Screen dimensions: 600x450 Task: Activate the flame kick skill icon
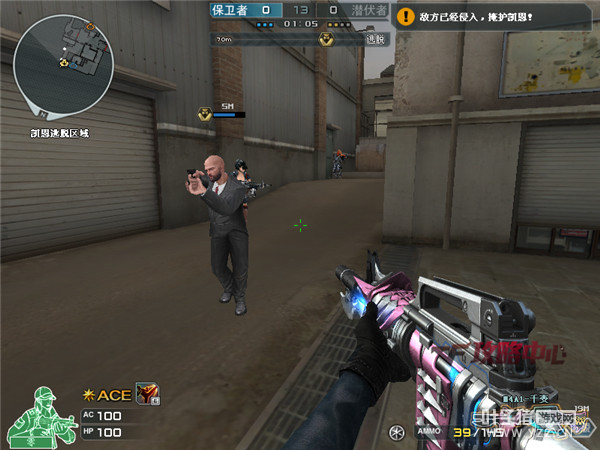(x=147, y=394)
